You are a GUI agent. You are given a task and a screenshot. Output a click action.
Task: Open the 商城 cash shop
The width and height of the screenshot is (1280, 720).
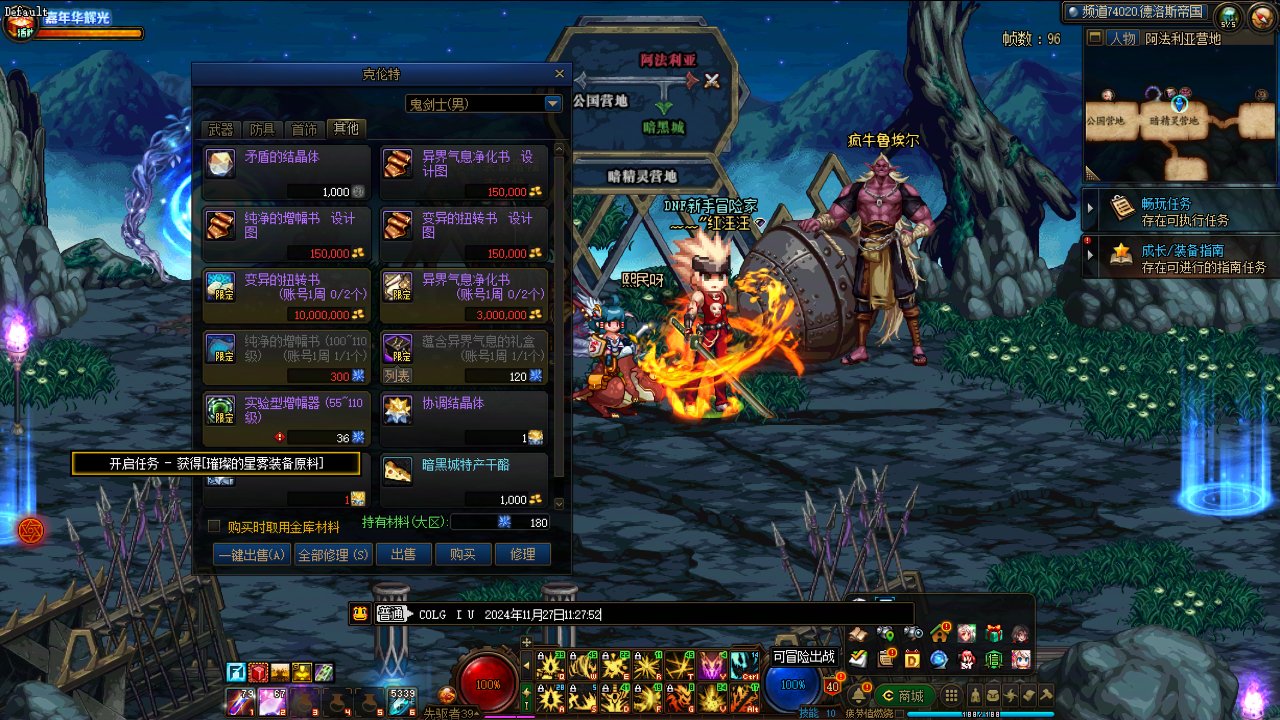tap(903, 696)
